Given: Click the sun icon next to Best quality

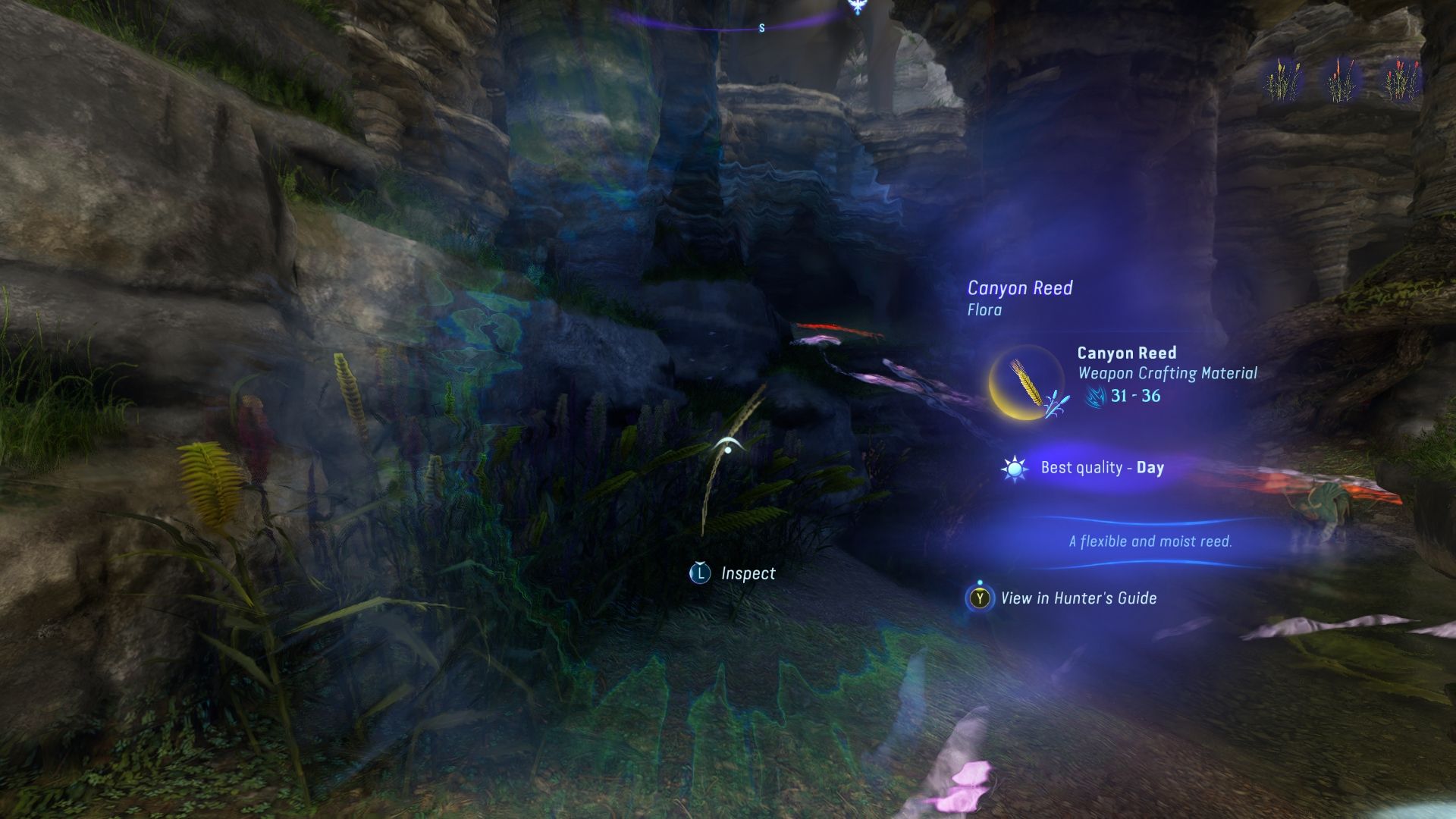Looking at the screenshot, I should point(1013,469).
